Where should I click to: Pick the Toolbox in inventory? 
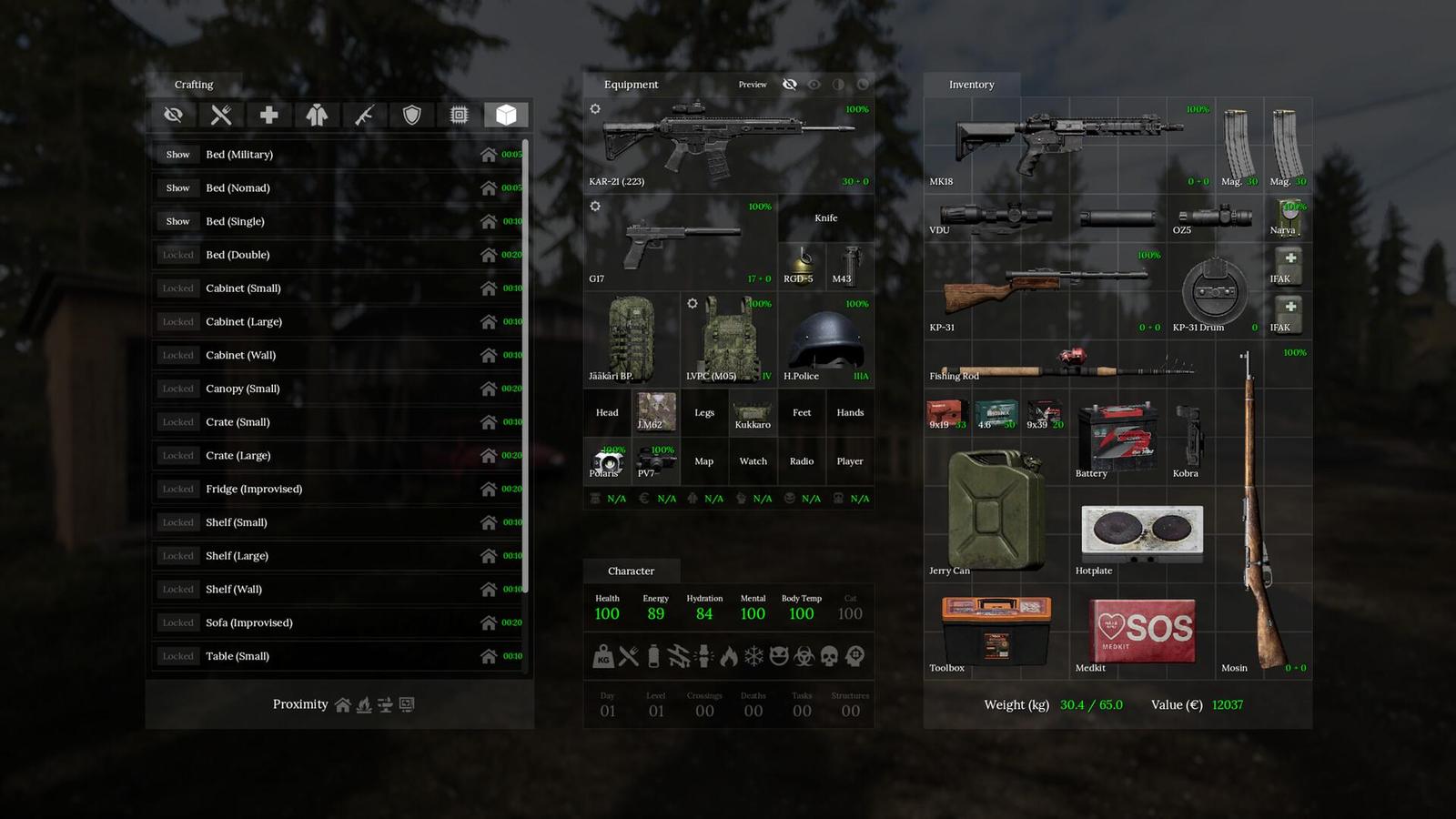click(996, 630)
